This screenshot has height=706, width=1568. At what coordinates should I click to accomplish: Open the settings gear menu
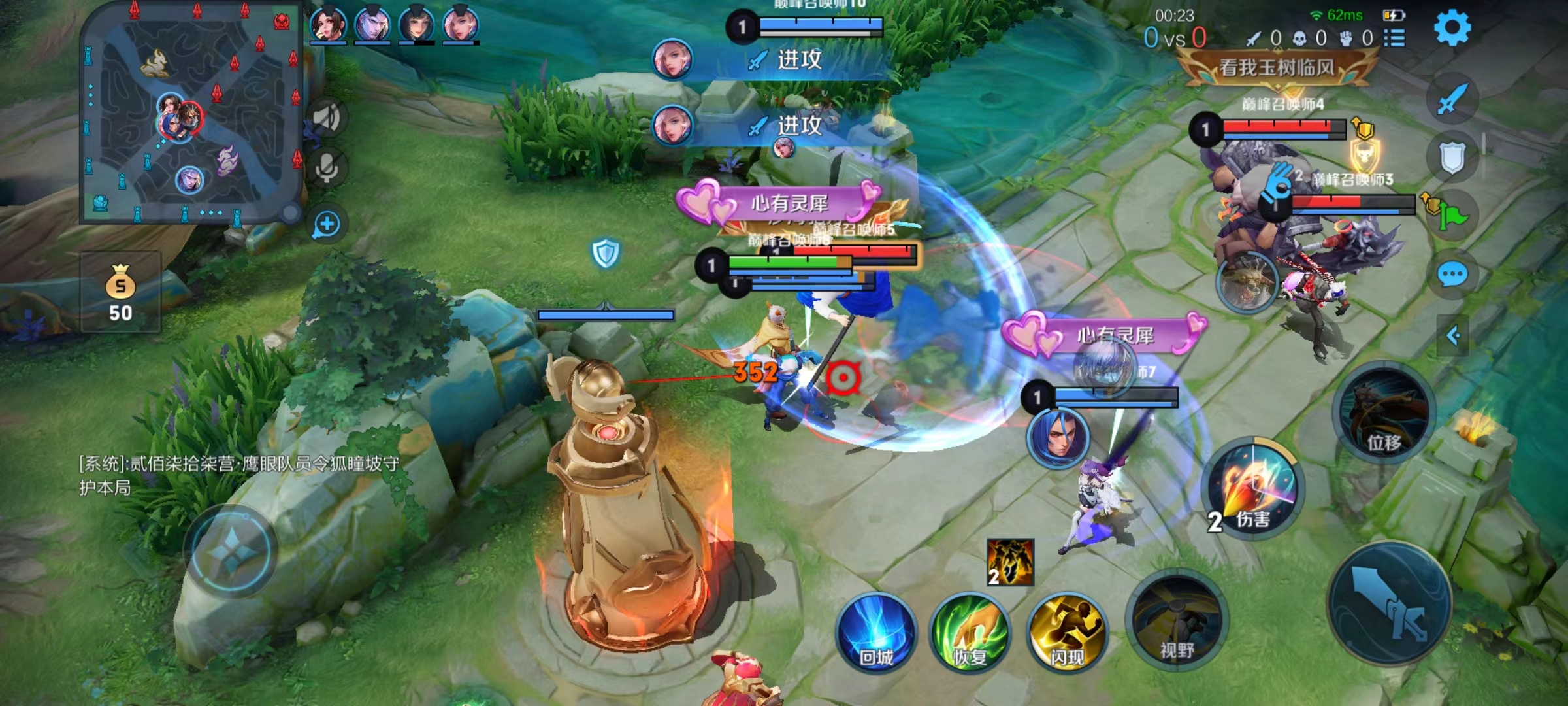pyautogui.click(x=1452, y=27)
